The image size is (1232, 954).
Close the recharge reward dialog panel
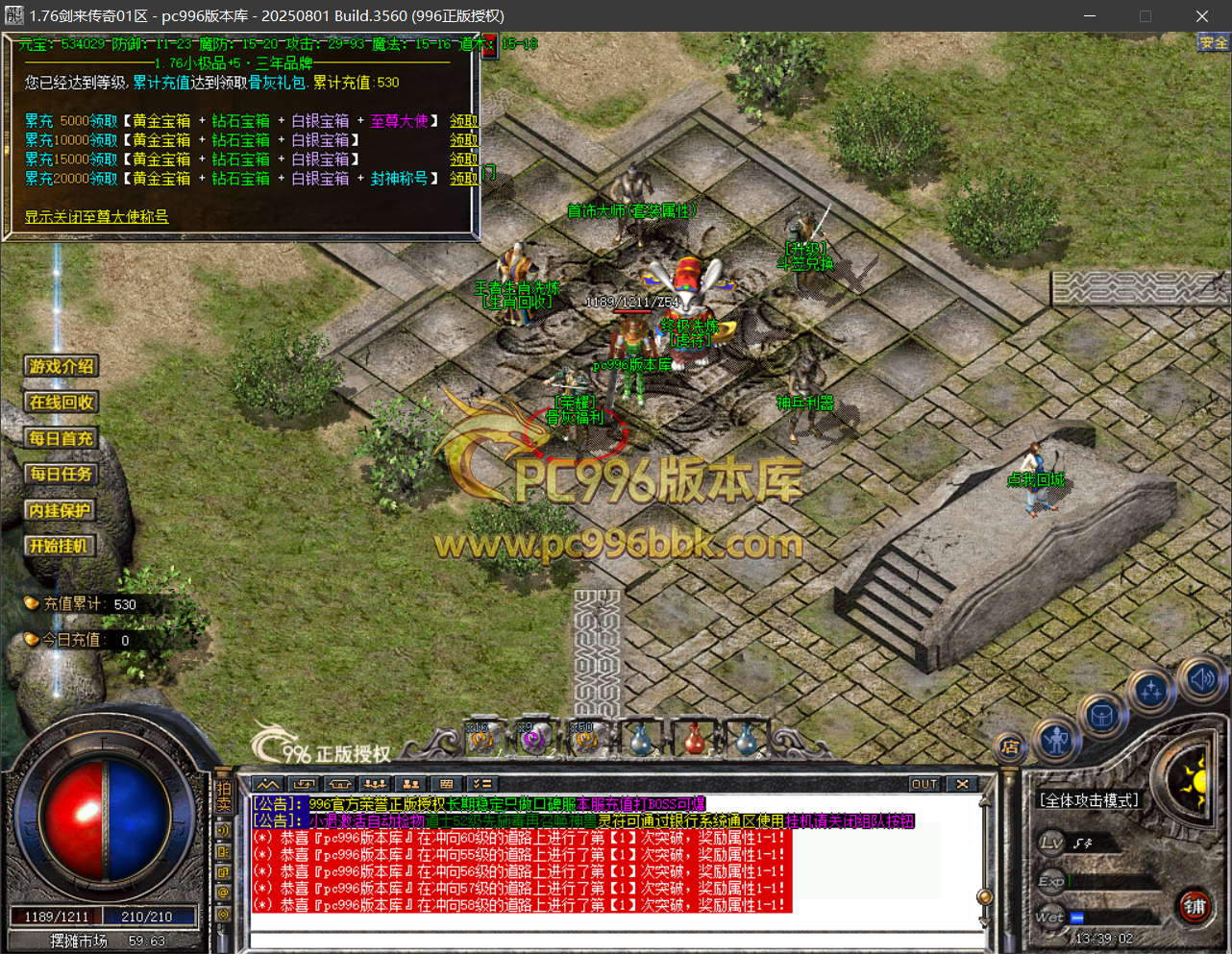click(x=489, y=45)
